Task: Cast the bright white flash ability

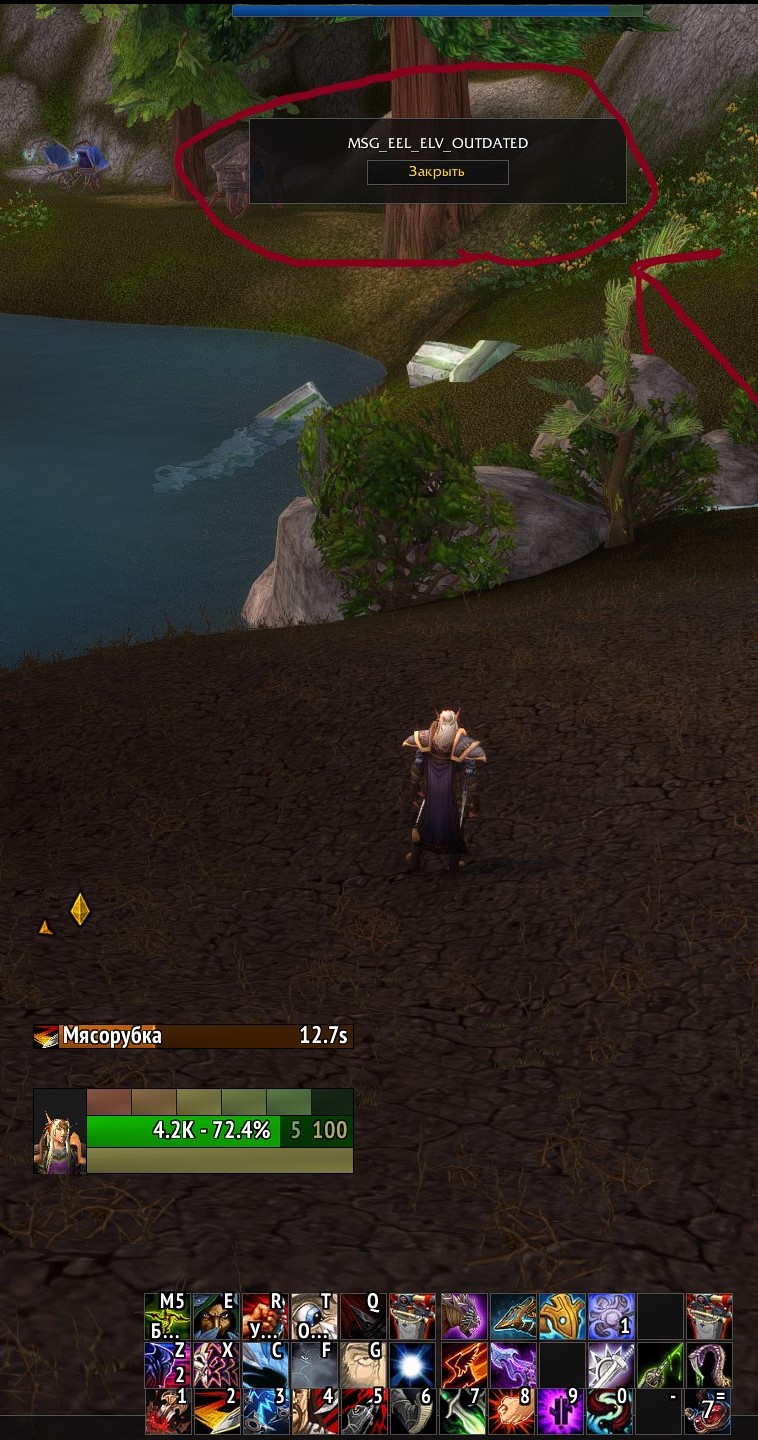Action: coord(412,1364)
